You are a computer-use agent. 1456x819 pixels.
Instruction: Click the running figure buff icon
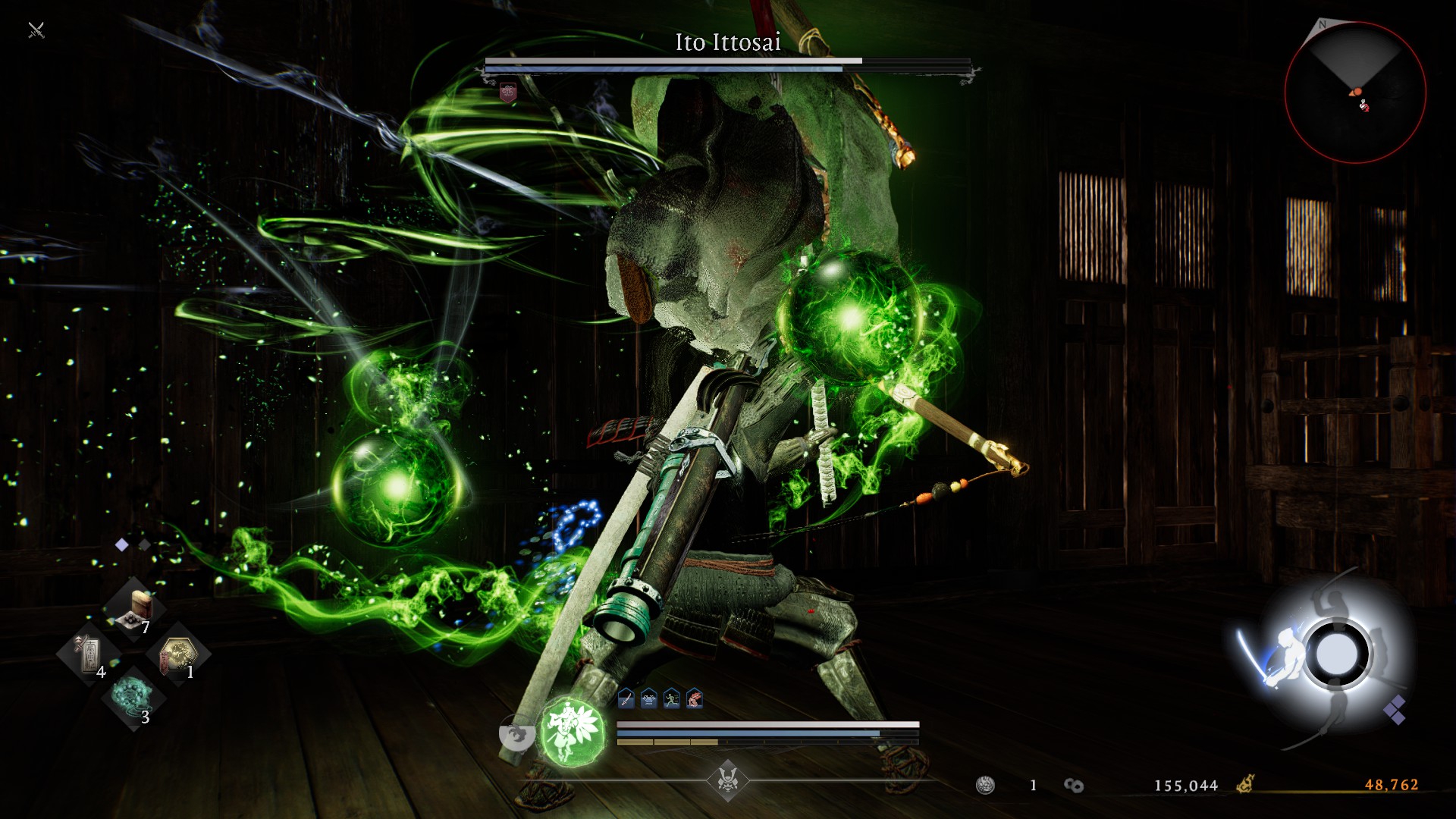coord(672,699)
